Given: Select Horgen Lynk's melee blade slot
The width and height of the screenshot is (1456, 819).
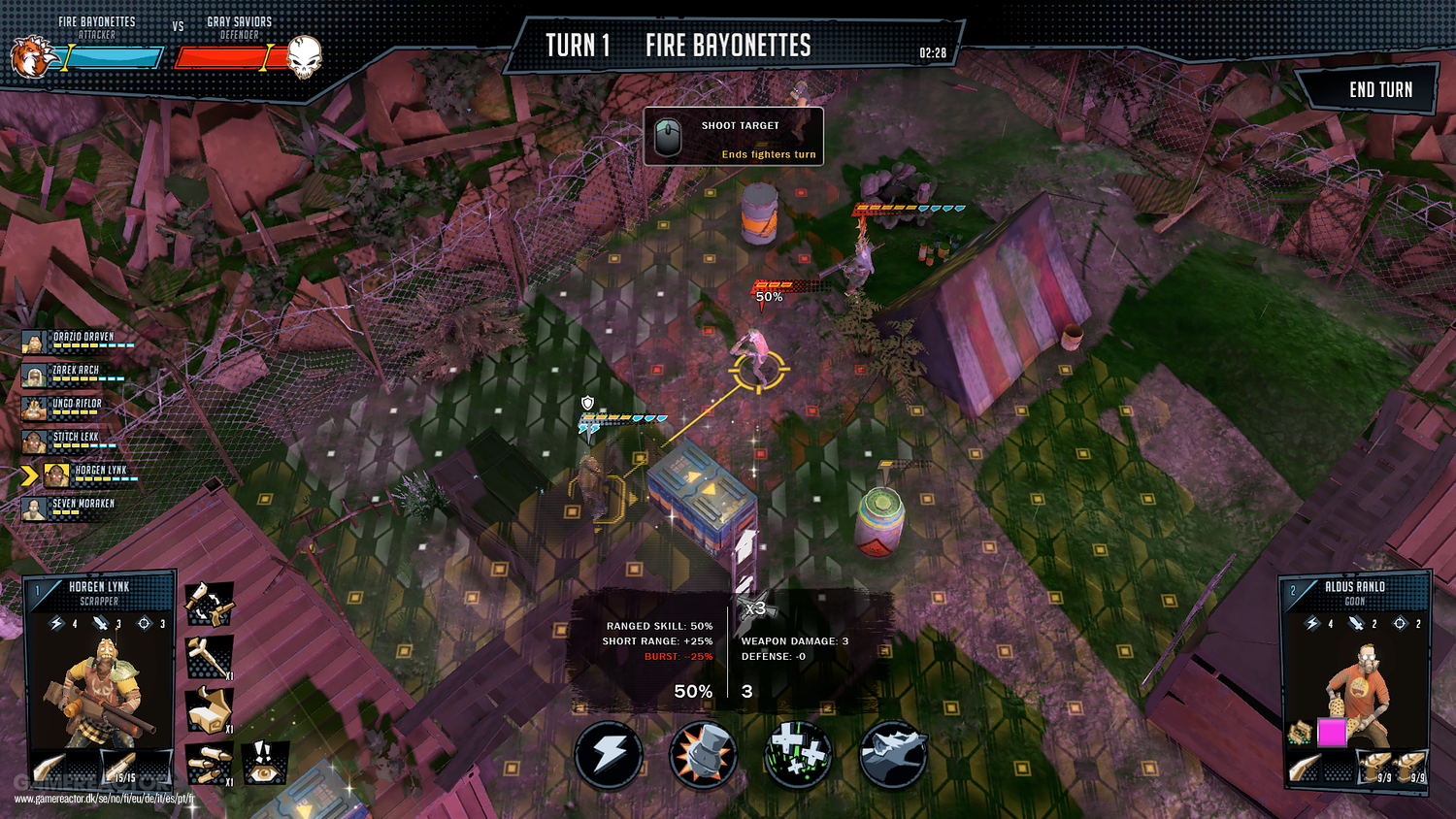Looking at the screenshot, I should click(x=49, y=768).
